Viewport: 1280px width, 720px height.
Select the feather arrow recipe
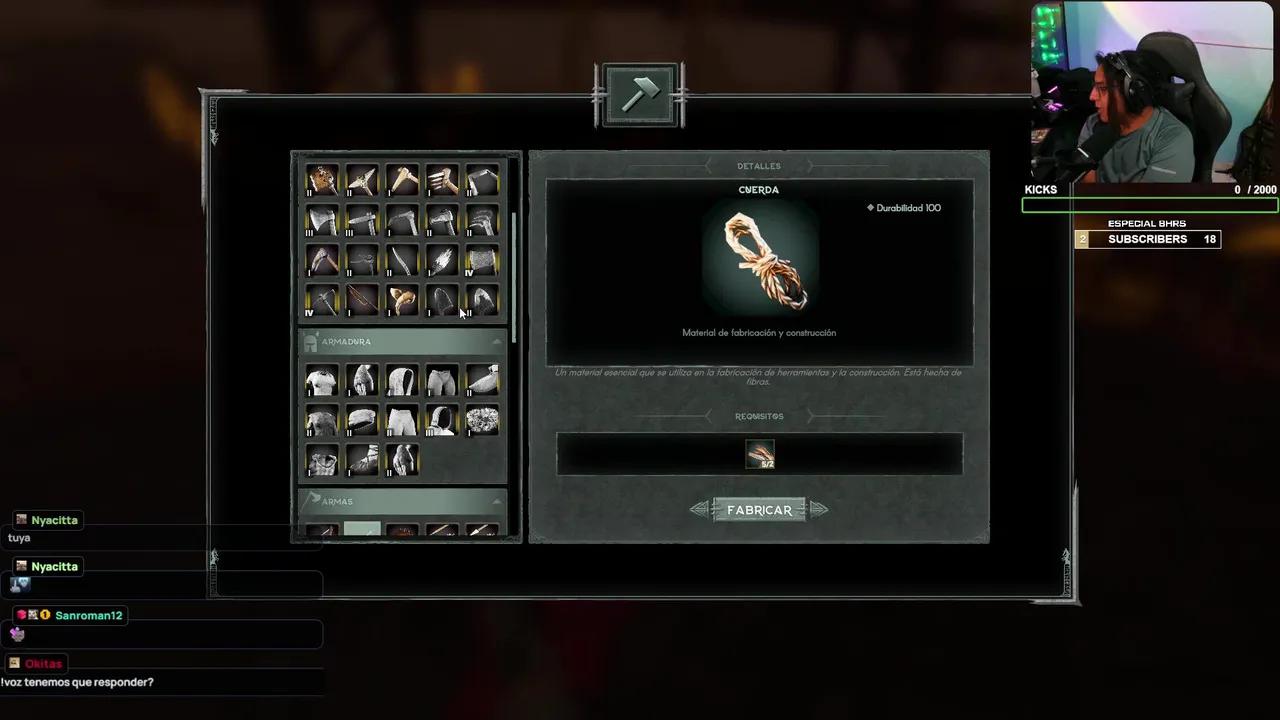point(441,260)
